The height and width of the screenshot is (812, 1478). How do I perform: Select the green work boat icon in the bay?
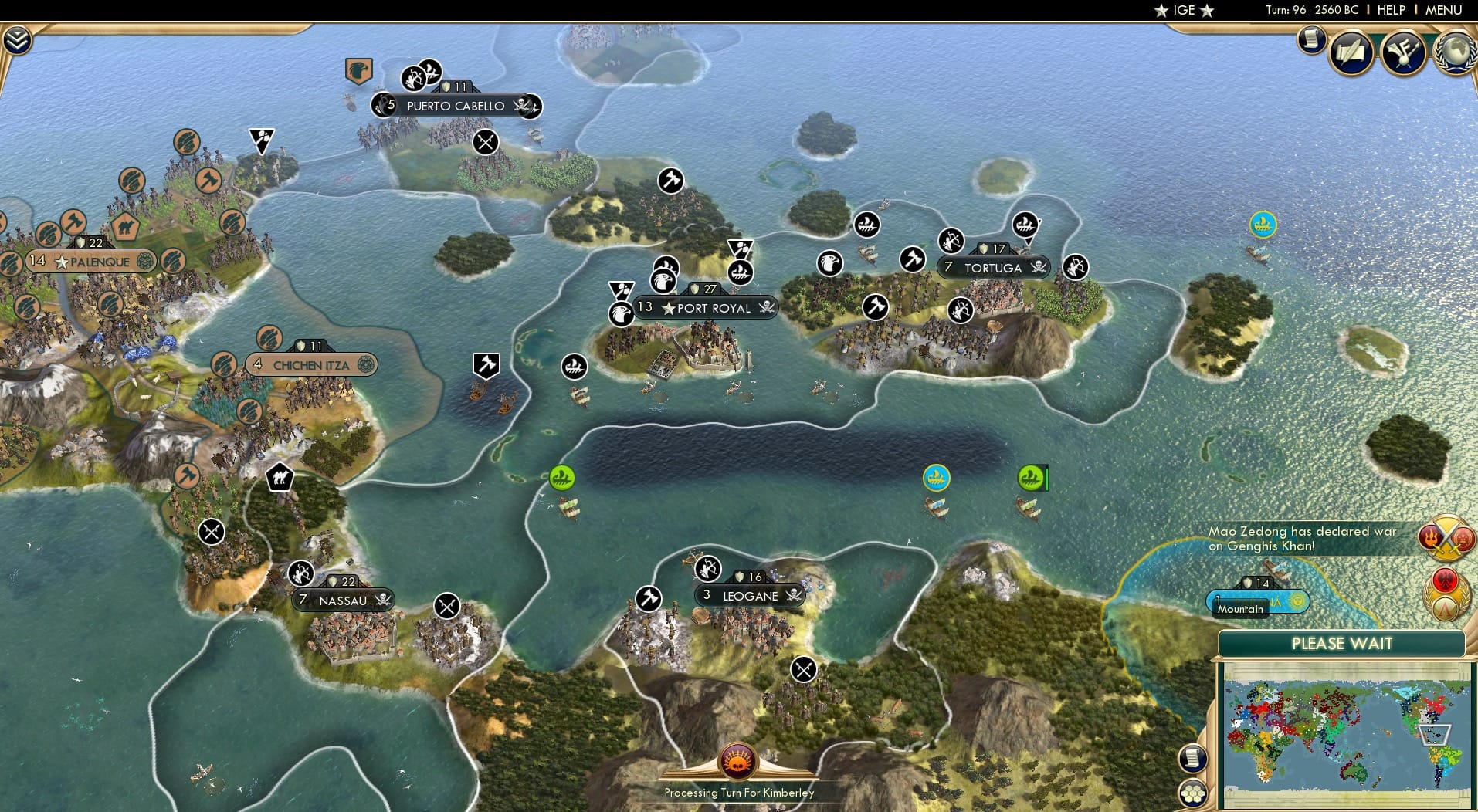pyautogui.click(x=563, y=477)
